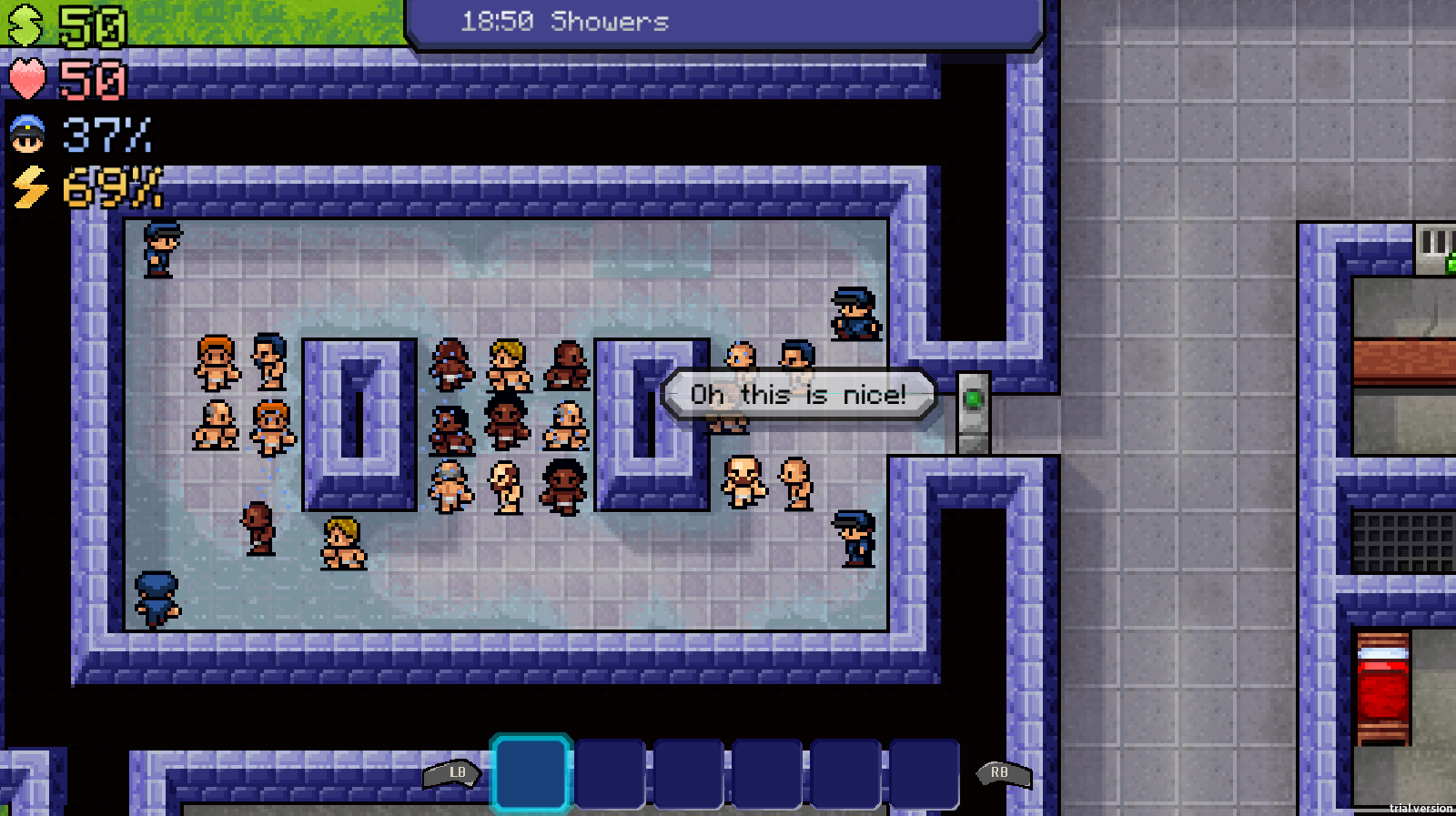Toggle the second inventory slot
Viewport: 1456px width, 816px height.
pyautogui.click(x=611, y=775)
